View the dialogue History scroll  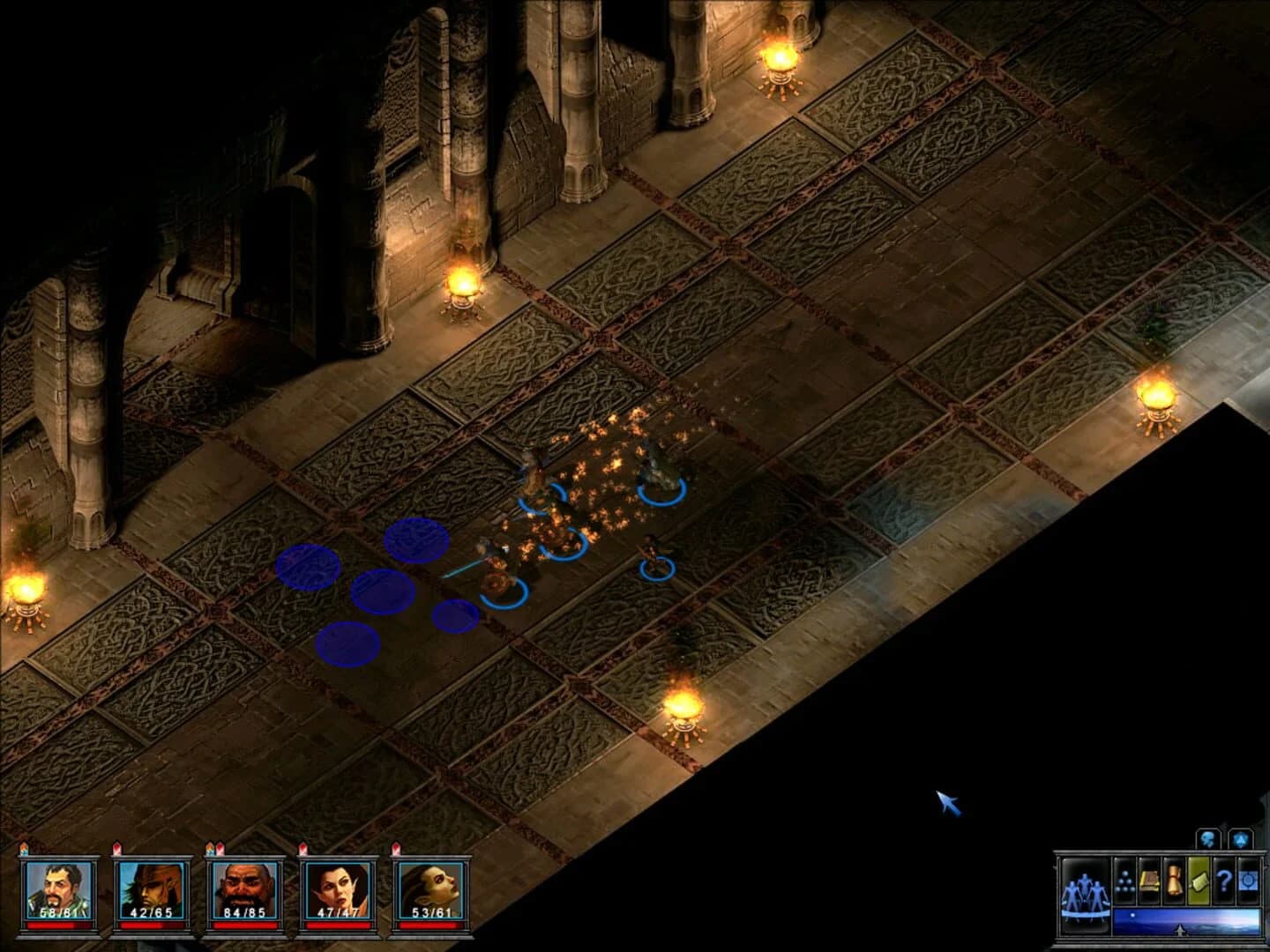pos(1174,881)
